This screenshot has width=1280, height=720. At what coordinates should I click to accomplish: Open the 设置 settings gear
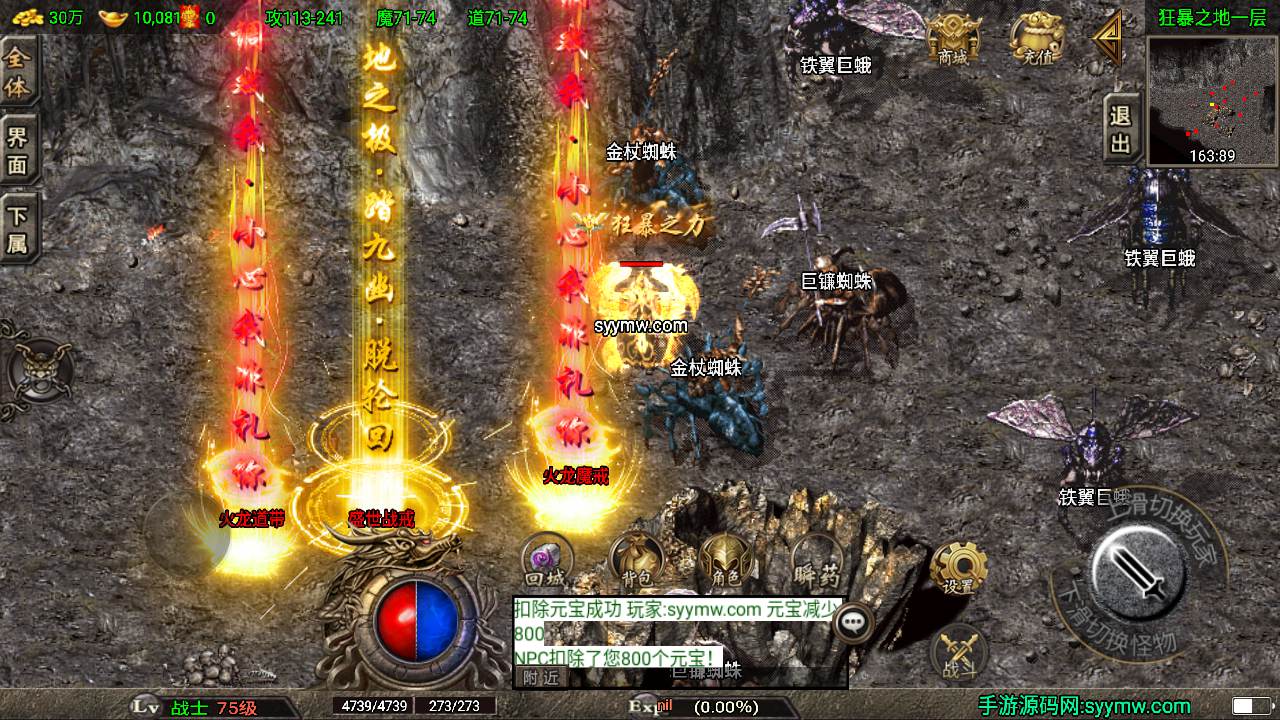[x=958, y=570]
